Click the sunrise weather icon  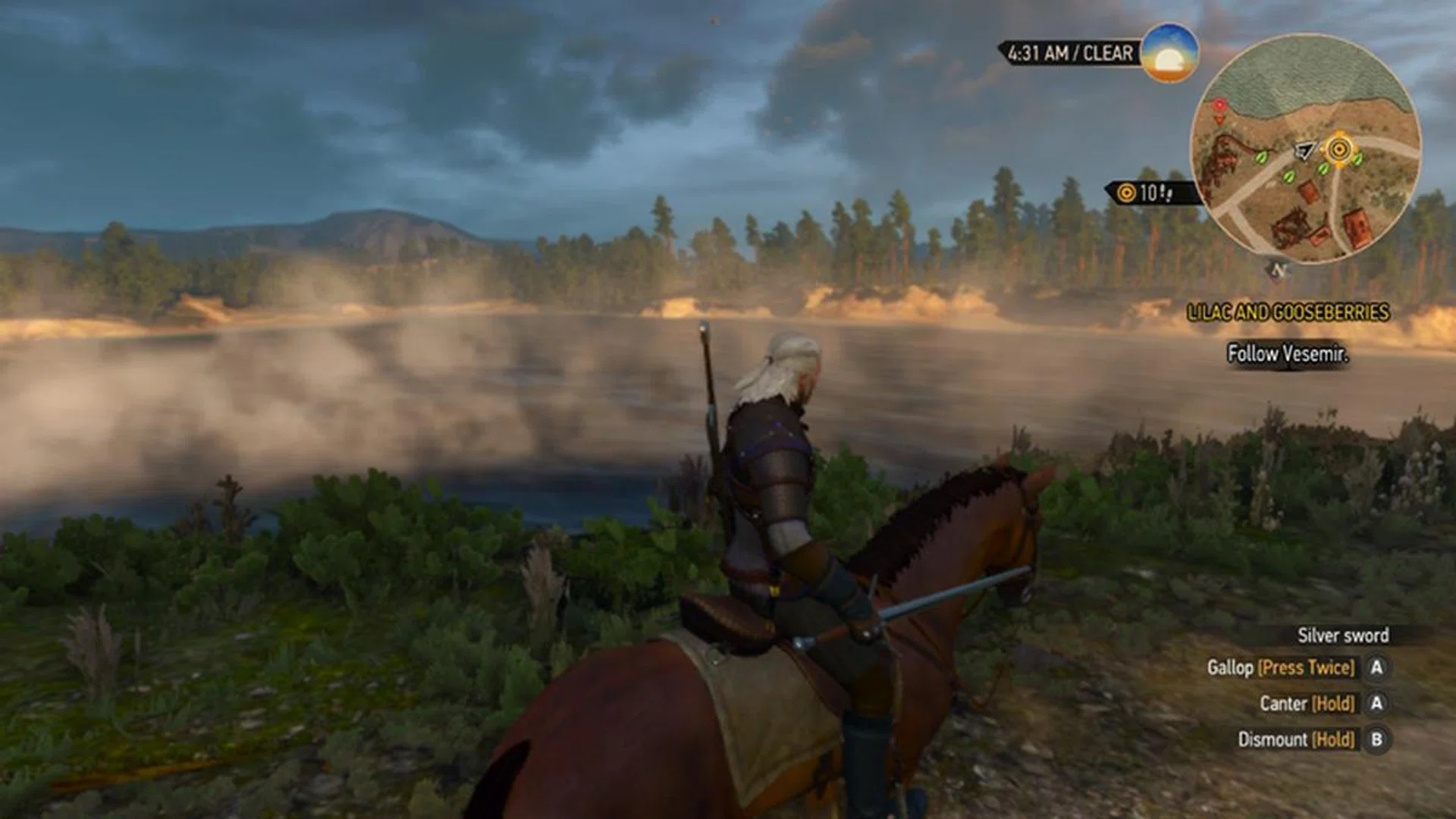pos(1169,52)
